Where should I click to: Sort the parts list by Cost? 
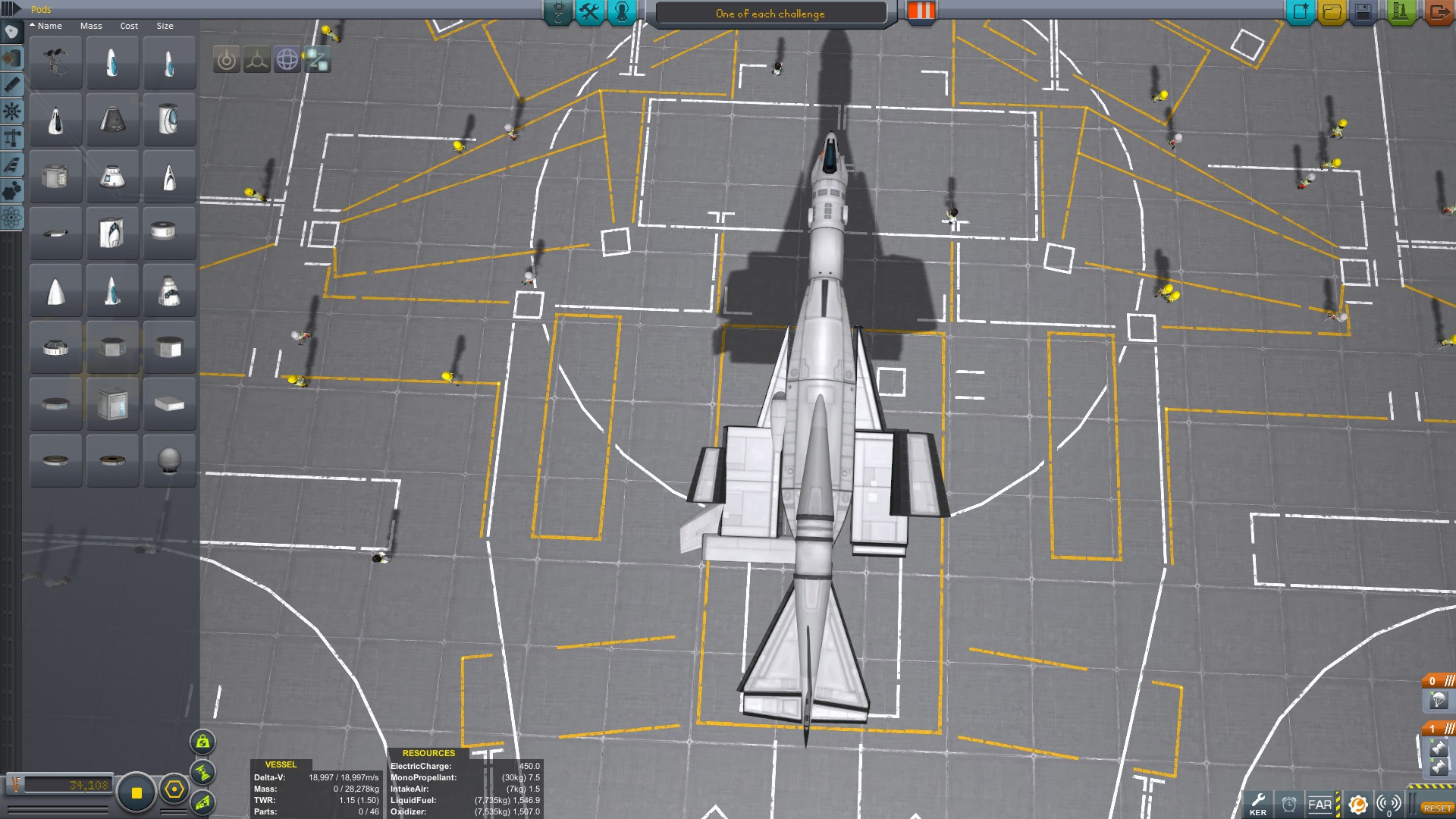(x=129, y=26)
